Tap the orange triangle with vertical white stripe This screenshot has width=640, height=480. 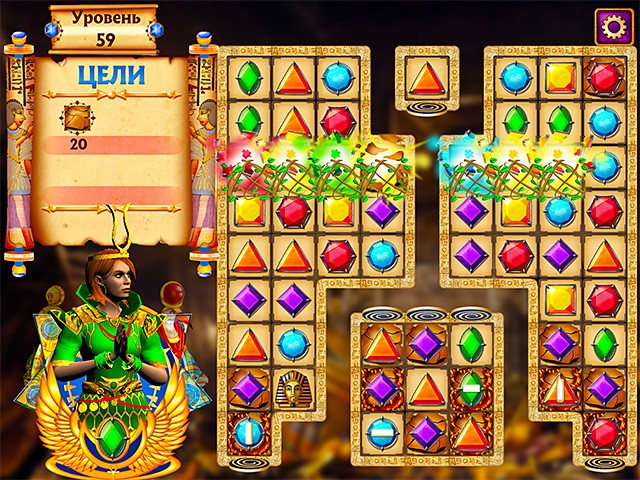[x=559, y=388]
